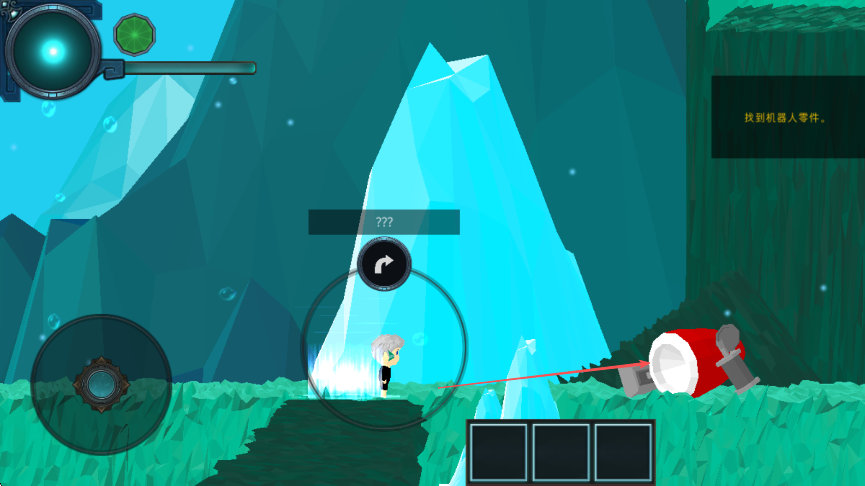Open the glowing orb portrait panel
Viewport: 865px width, 486px height.
coord(52,50)
